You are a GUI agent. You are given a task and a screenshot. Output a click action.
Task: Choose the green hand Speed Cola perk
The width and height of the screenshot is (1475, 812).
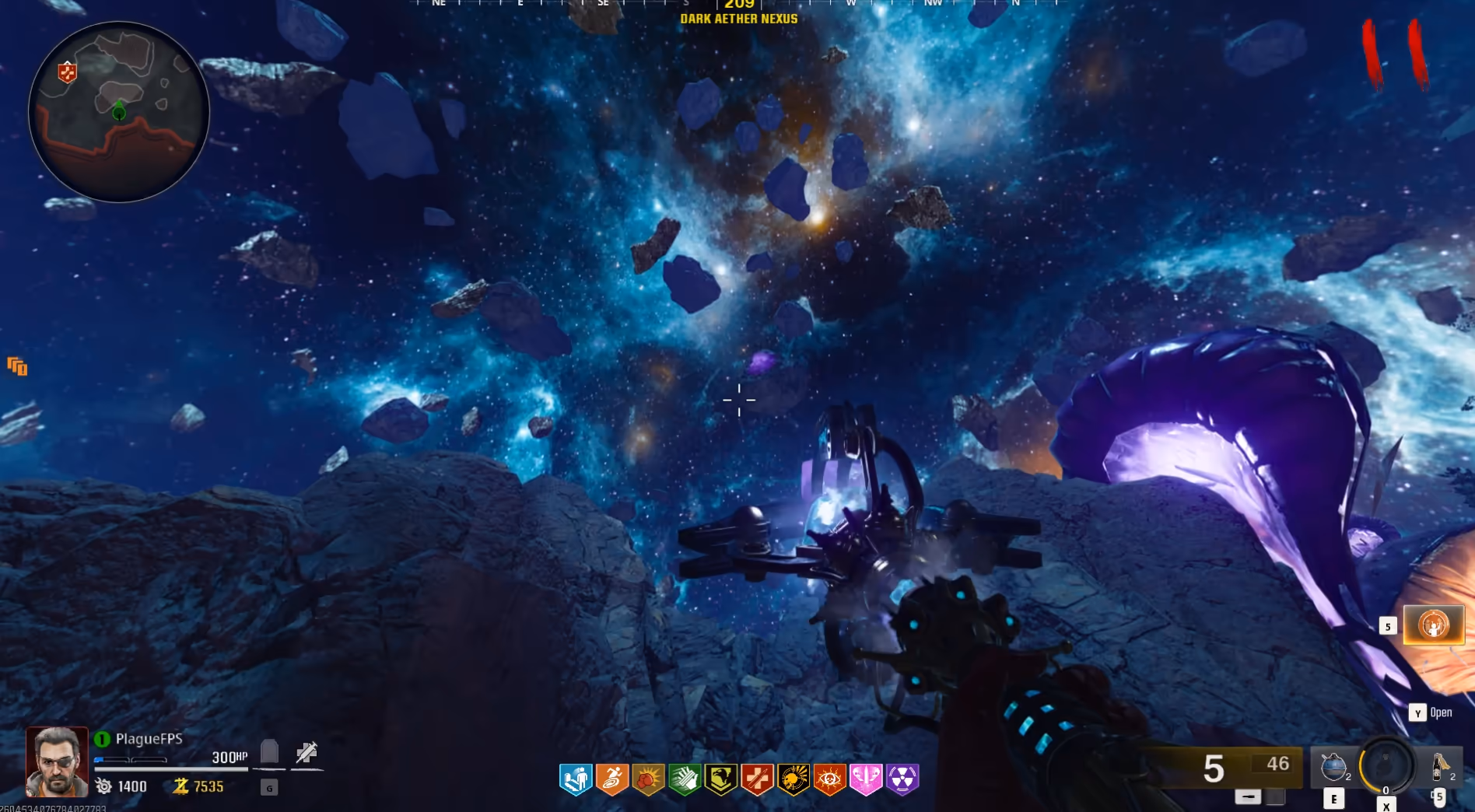685,779
